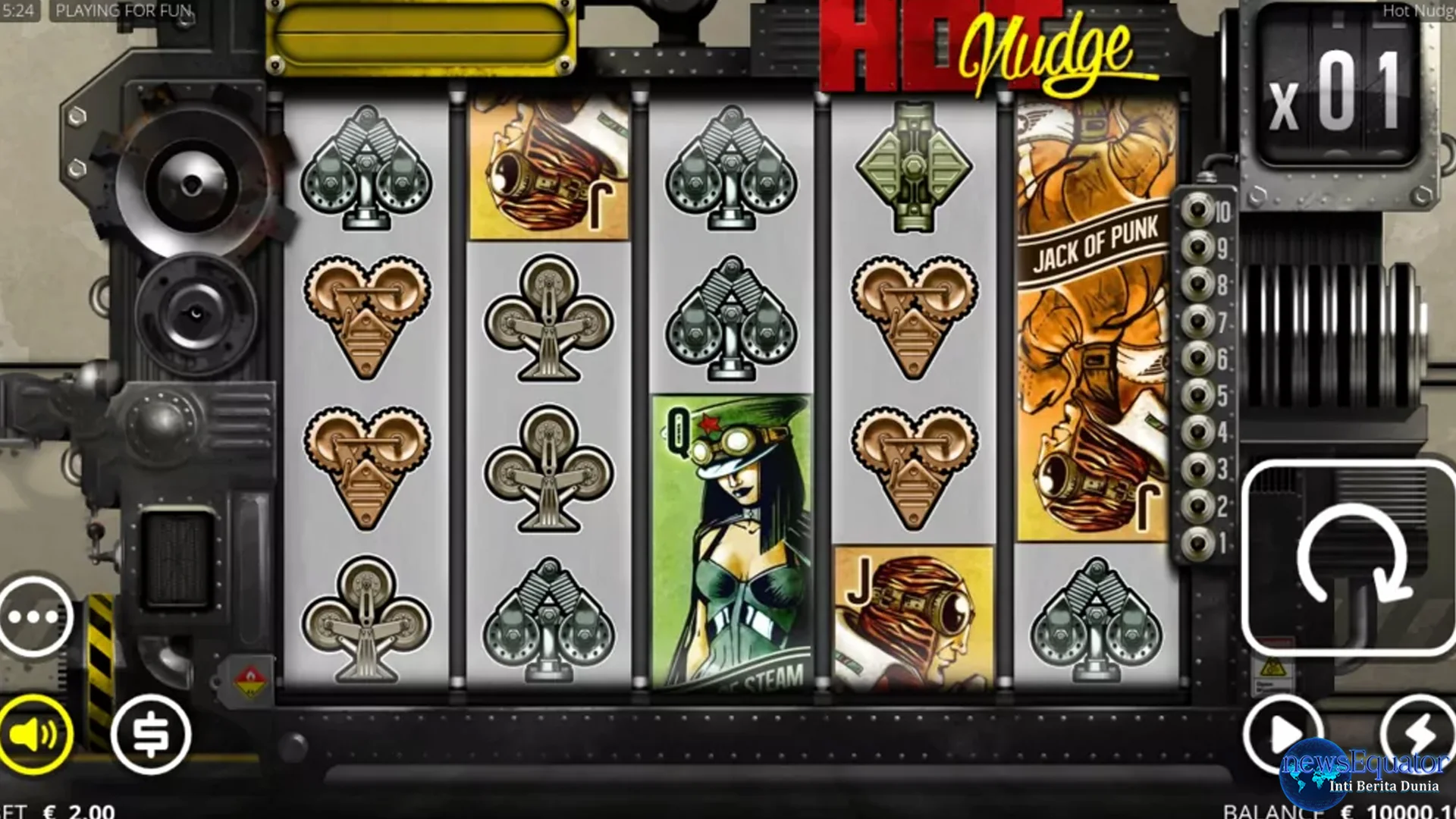Click the PLAYING FOR FUN label

coord(126,12)
